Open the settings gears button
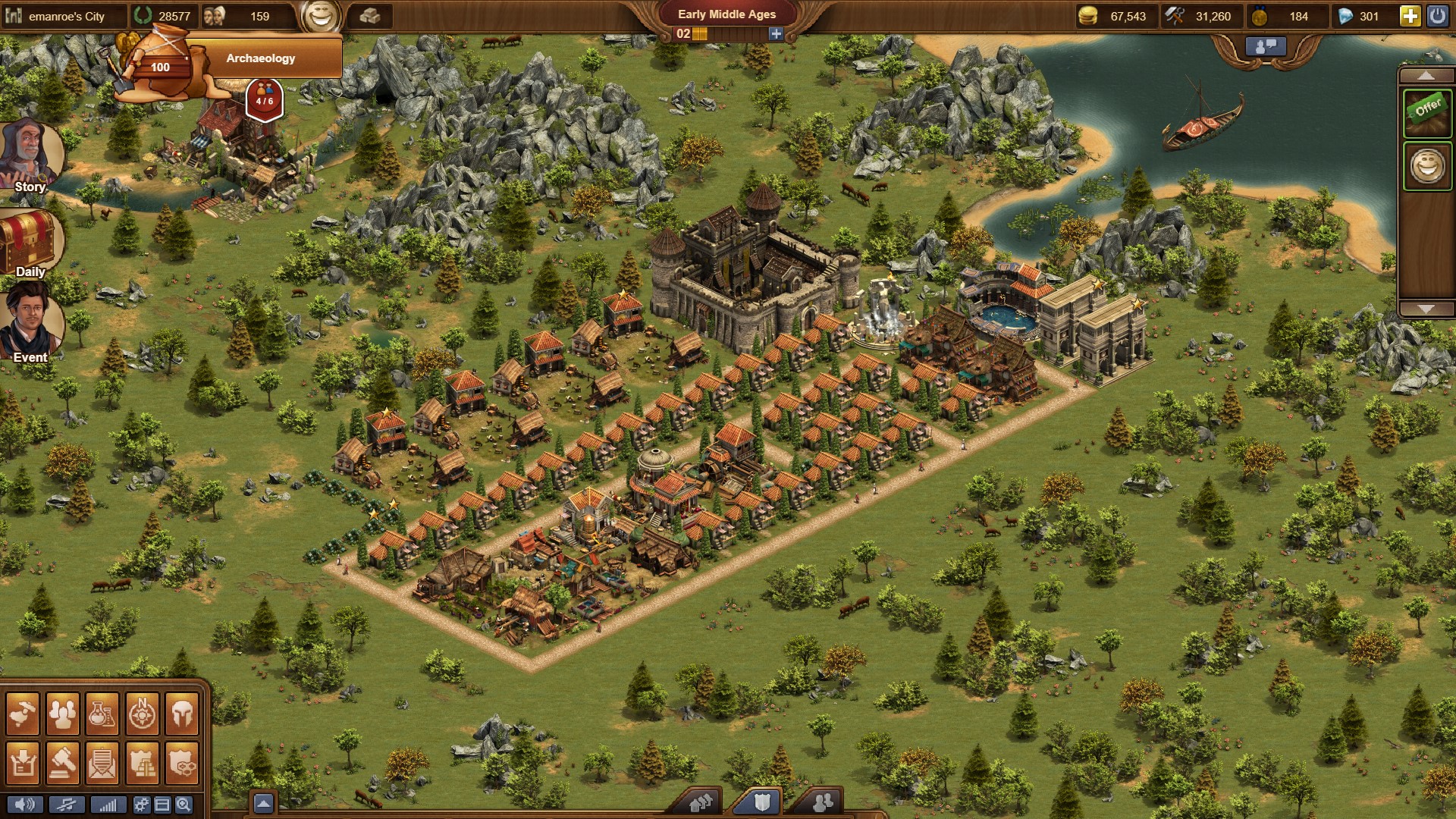 click(x=141, y=805)
